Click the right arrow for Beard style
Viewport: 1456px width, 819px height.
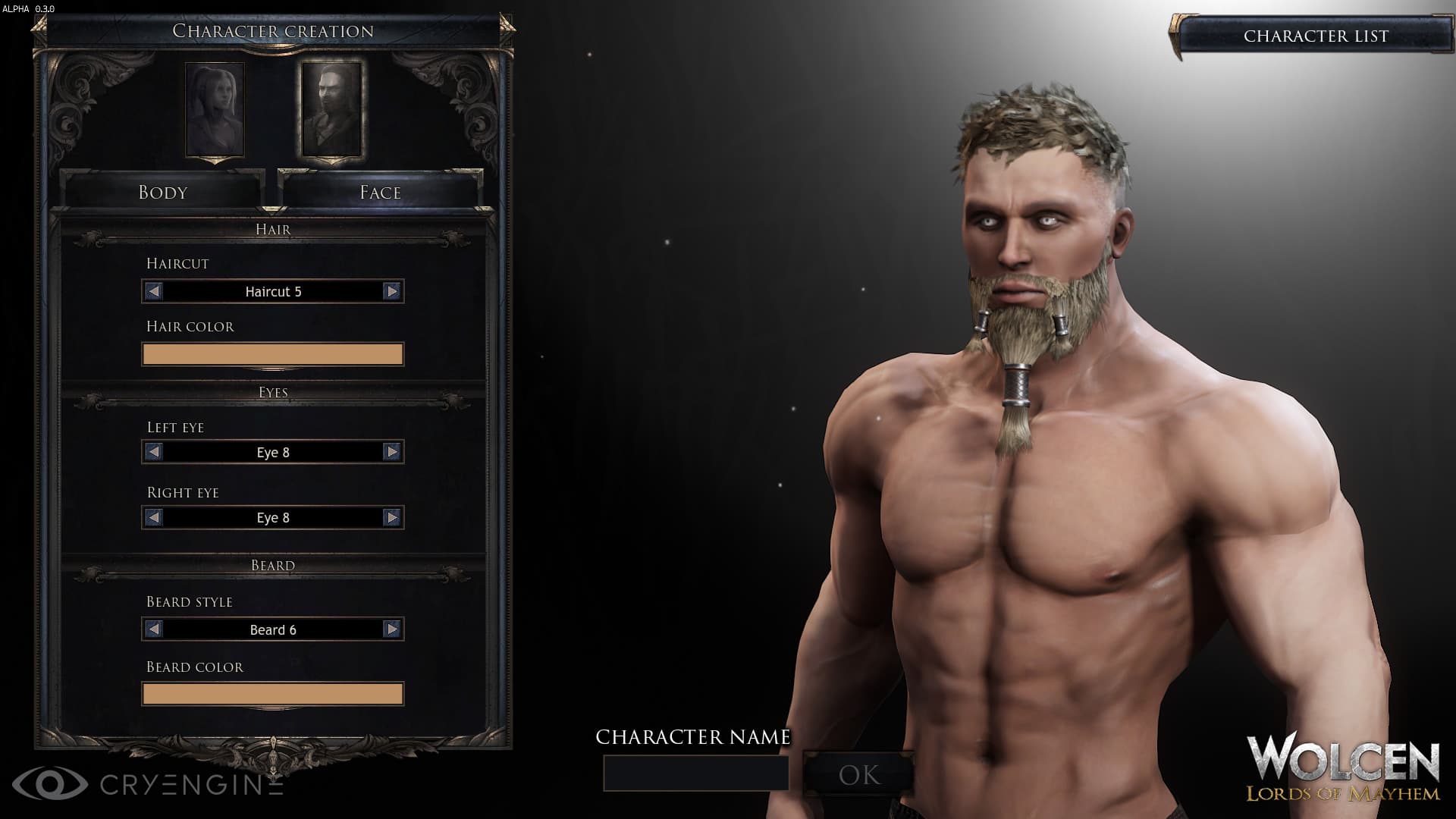click(x=391, y=629)
